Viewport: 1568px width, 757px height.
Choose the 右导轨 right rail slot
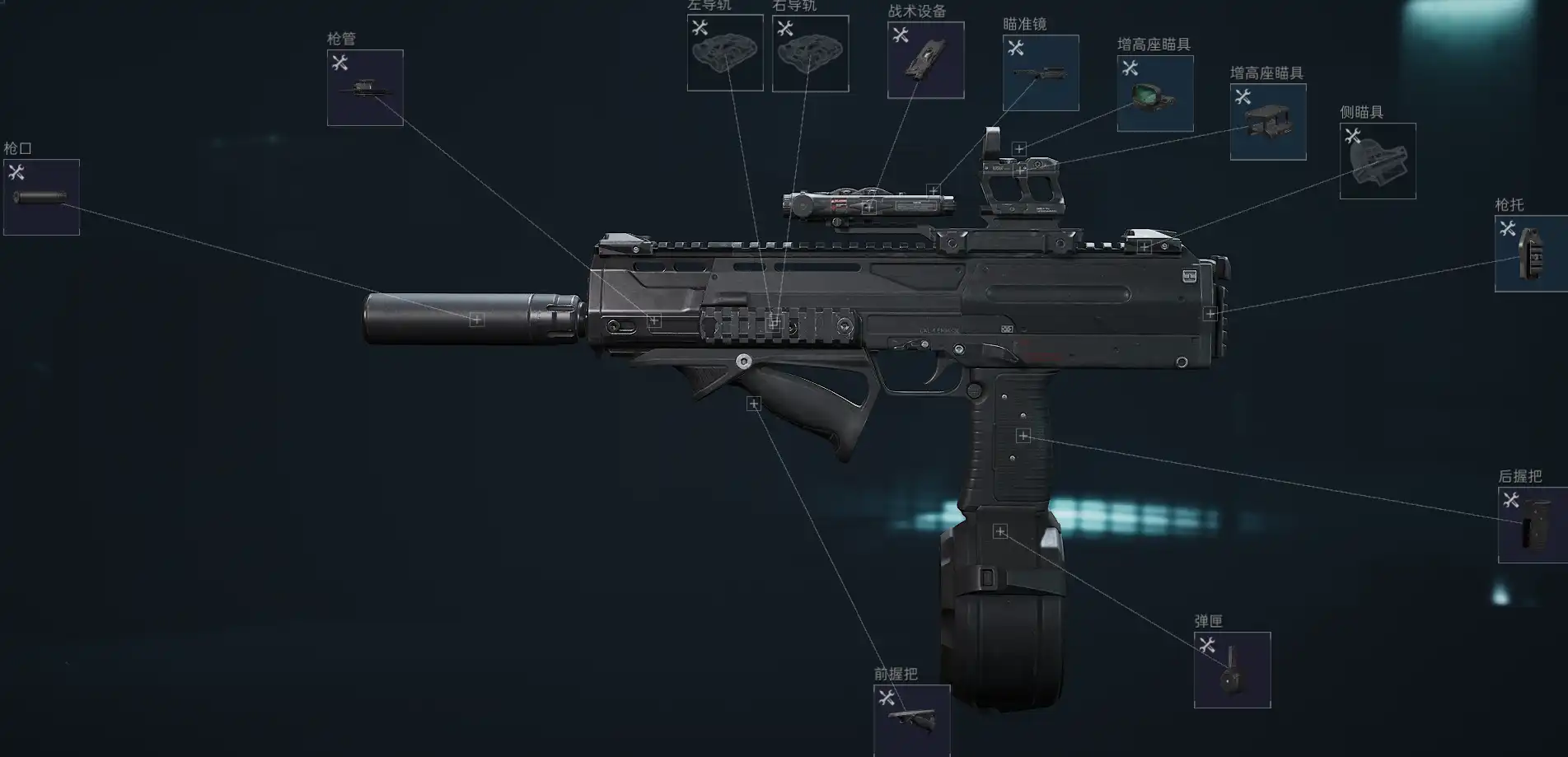pos(810,54)
